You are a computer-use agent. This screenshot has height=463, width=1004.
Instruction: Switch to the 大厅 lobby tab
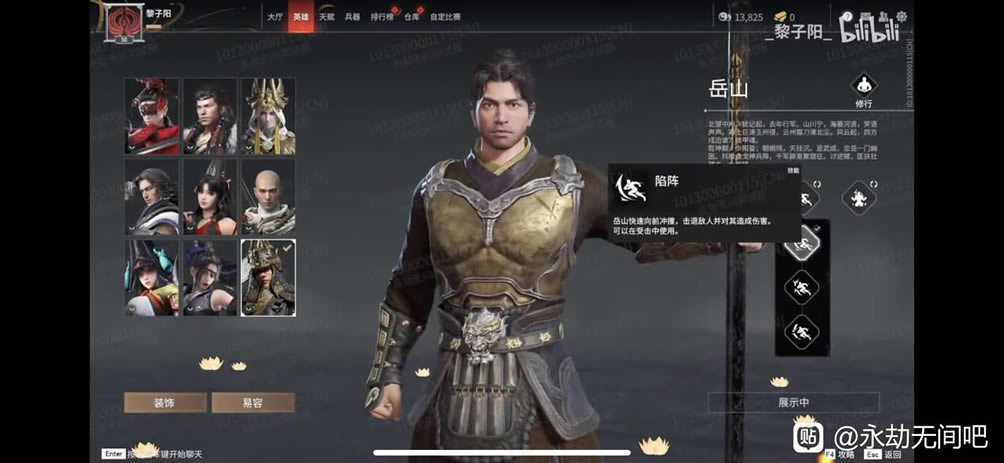275,17
